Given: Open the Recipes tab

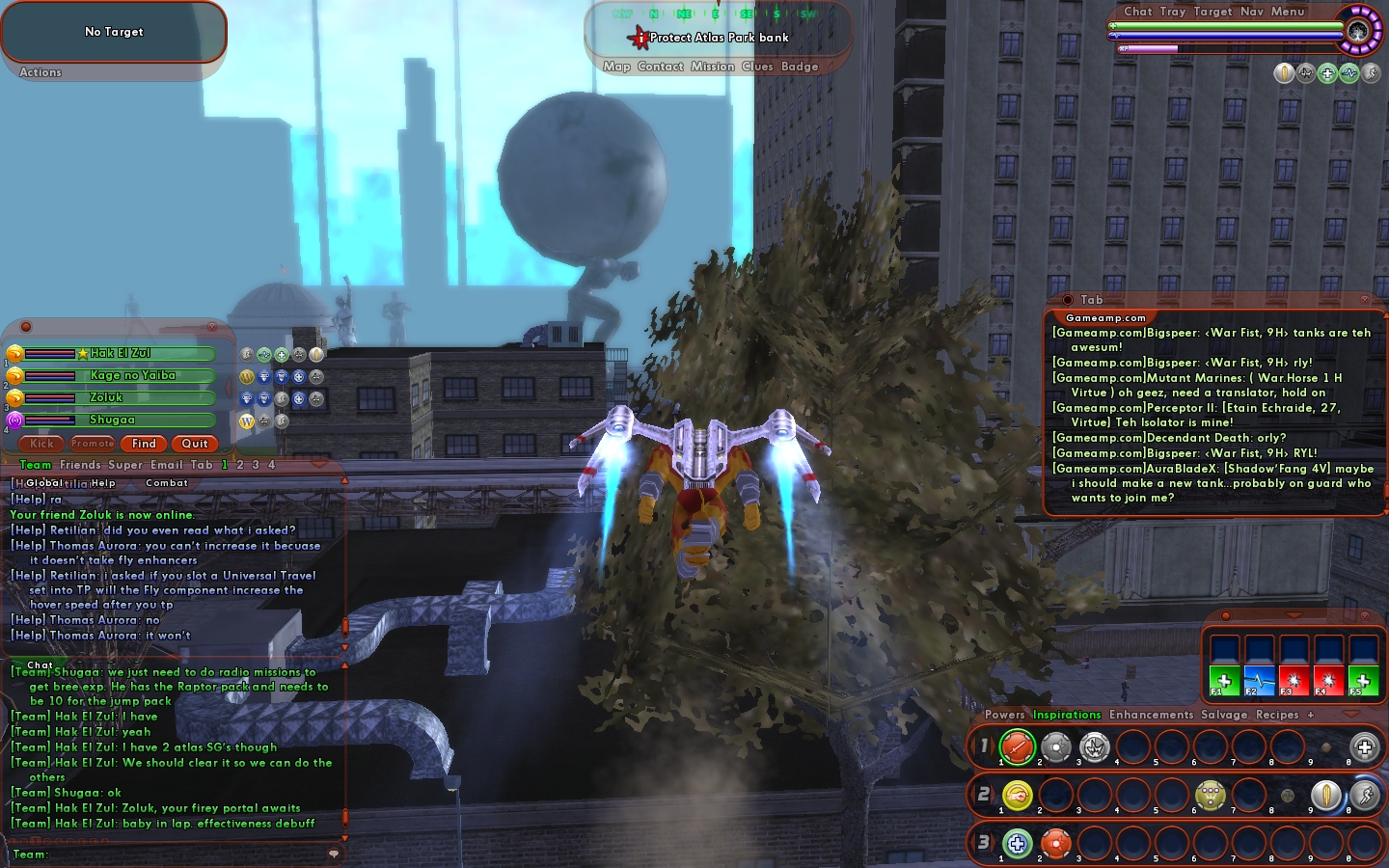Looking at the screenshot, I should (x=1277, y=715).
